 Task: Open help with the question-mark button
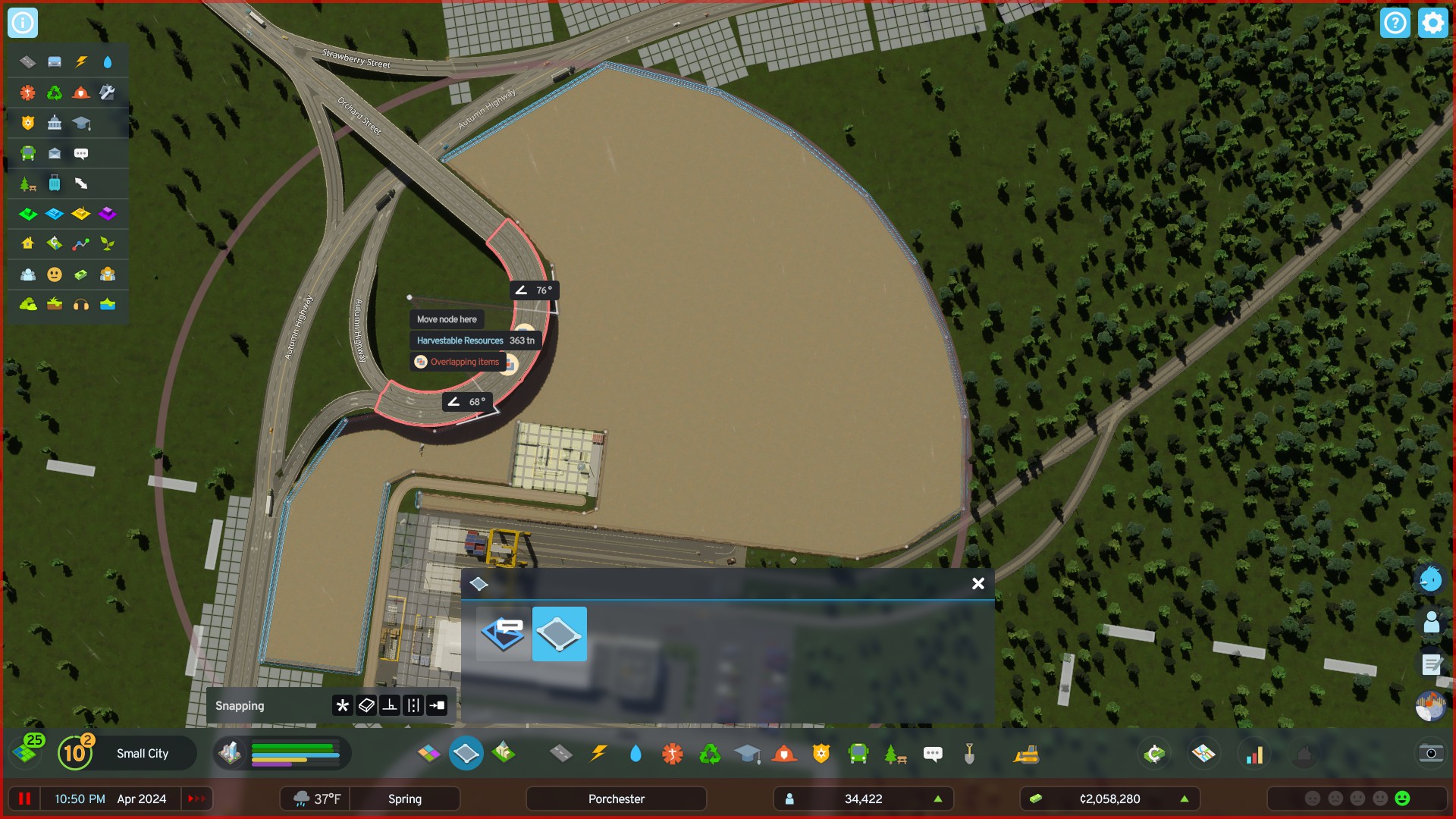click(x=1395, y=23)
